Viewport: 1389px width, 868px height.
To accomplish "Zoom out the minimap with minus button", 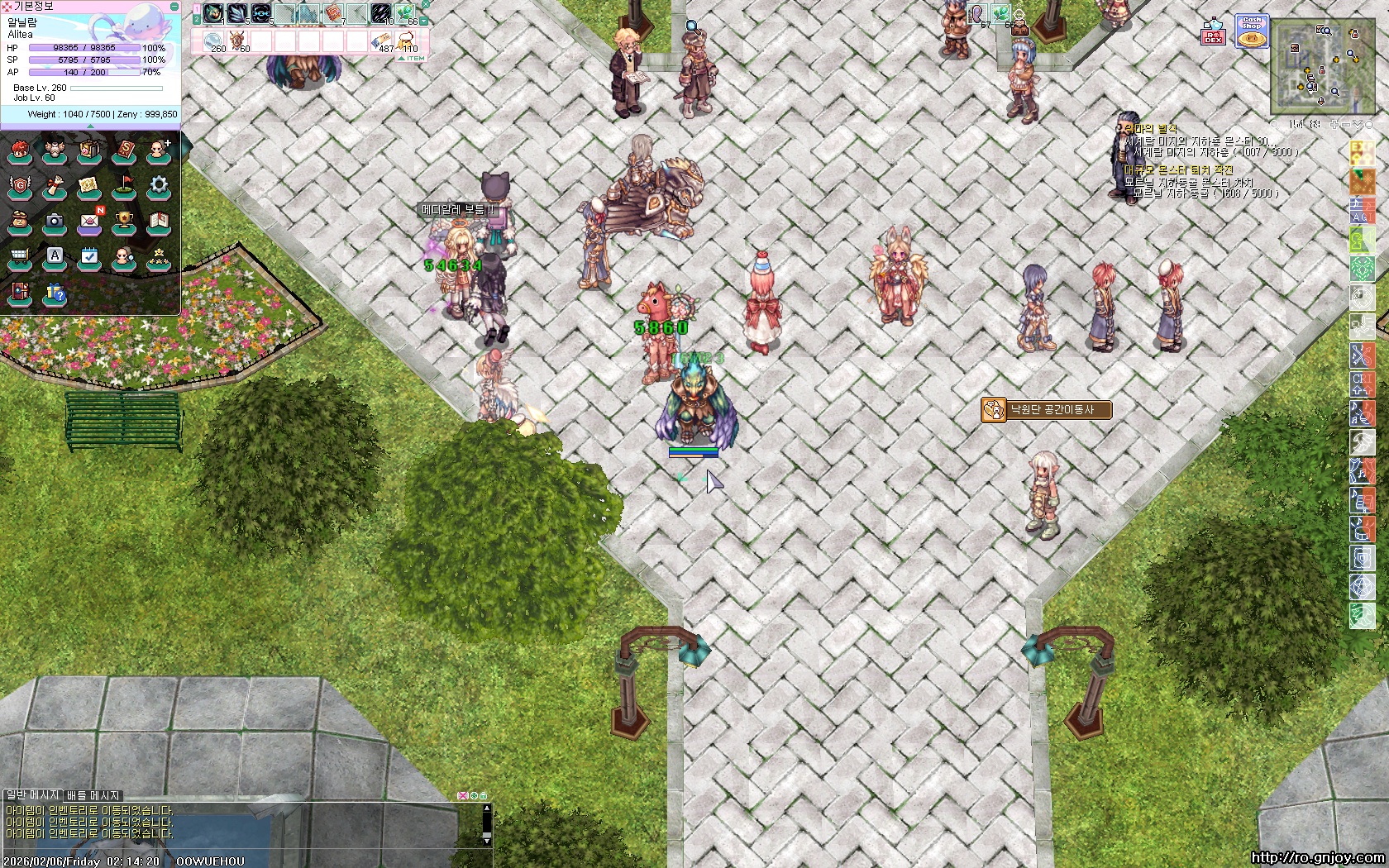I will point(1345,124).
